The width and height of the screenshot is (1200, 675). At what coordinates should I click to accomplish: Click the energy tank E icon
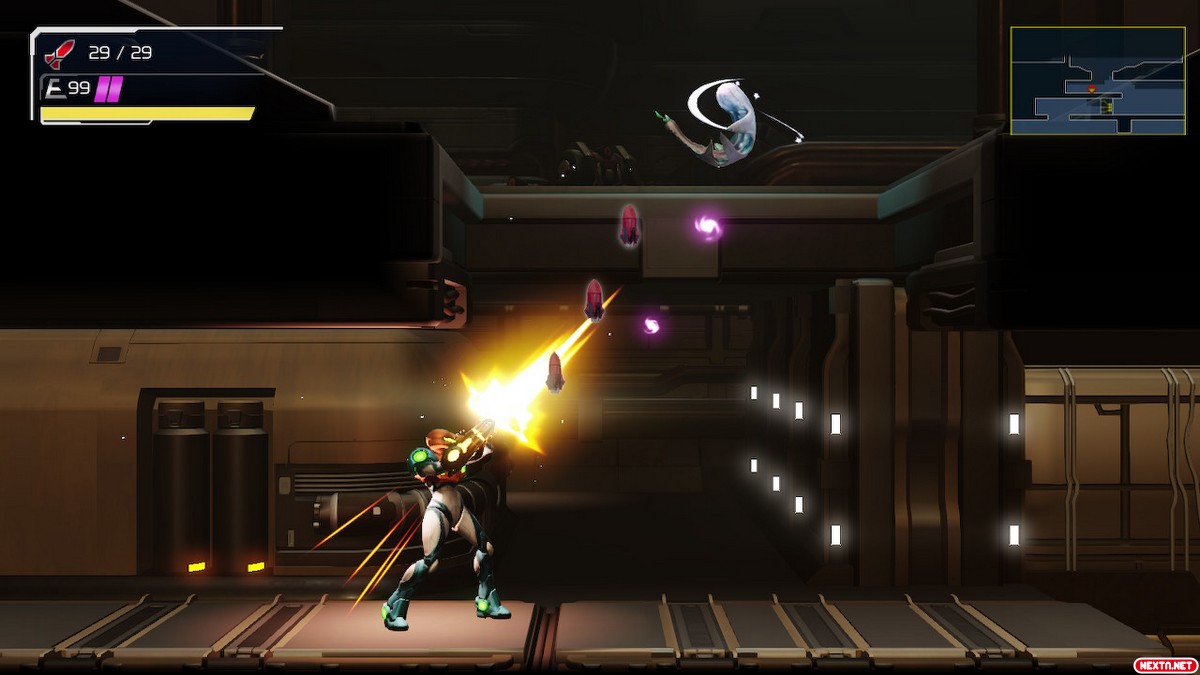pos(55,89)
